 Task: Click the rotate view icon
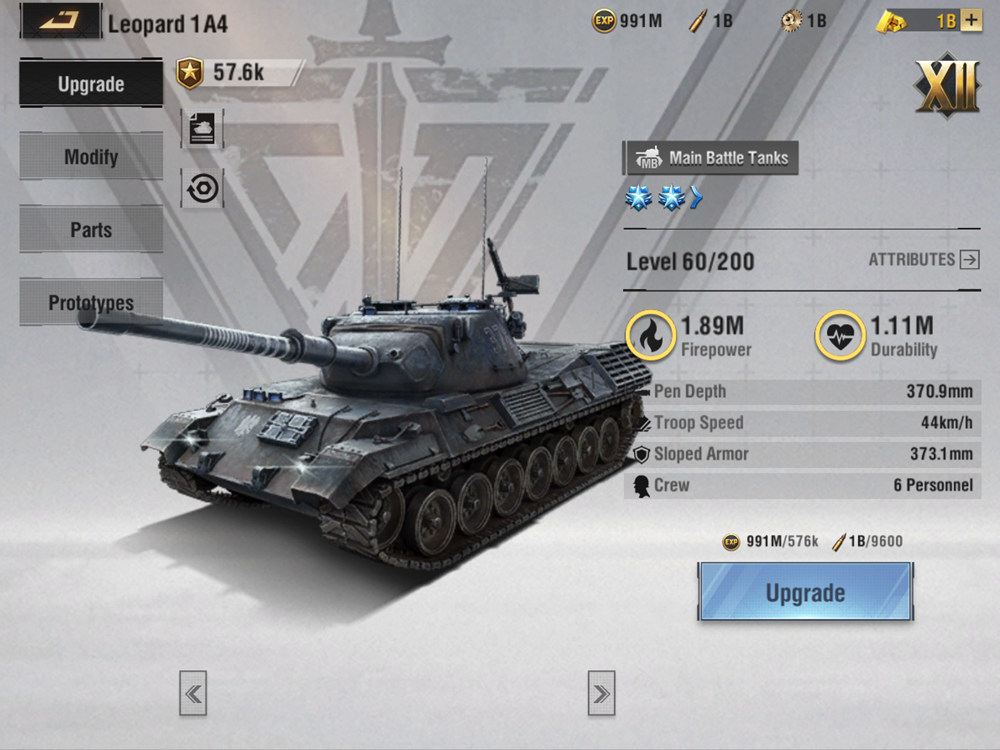[202, 188]
